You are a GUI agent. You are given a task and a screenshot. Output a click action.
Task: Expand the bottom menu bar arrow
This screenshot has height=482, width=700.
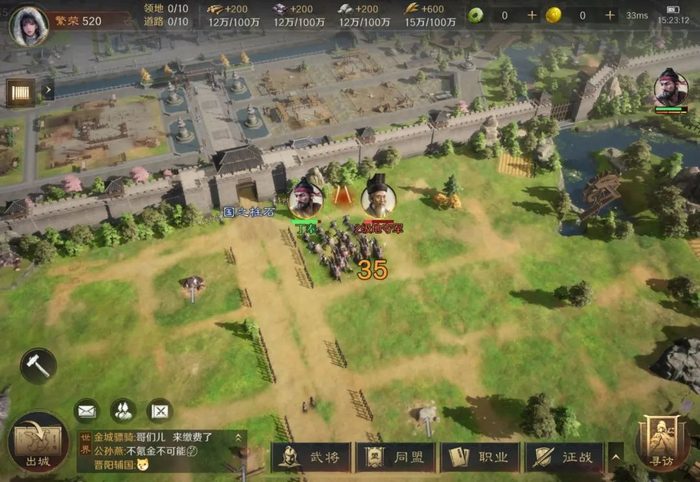[x=617, y=457]
